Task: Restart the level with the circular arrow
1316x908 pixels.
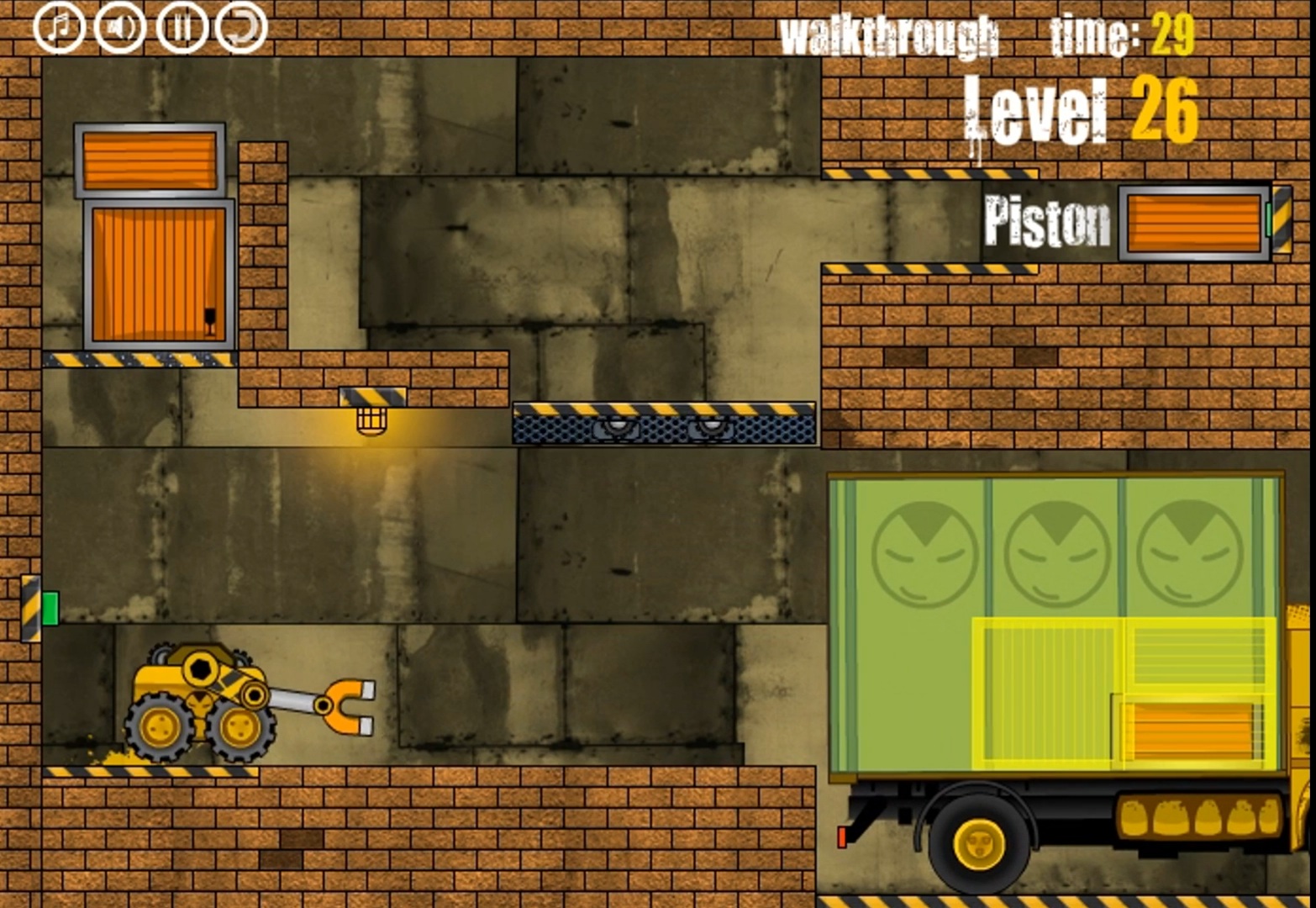Action: click(240, 25)
